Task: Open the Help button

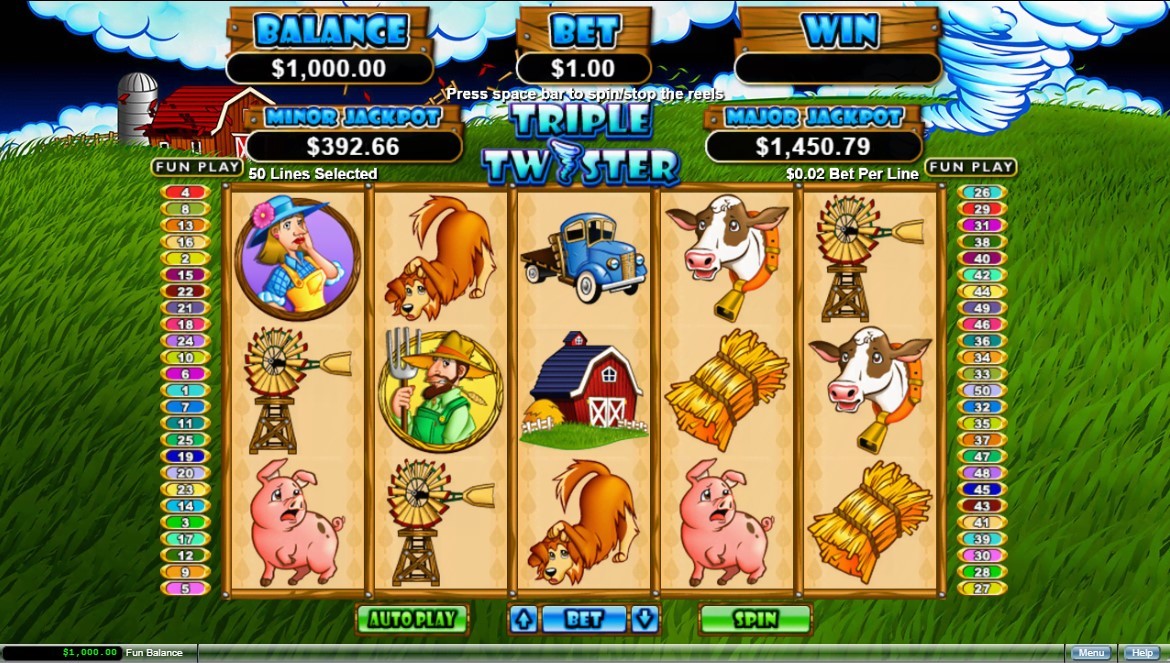Action: (x=1142, y=653)
